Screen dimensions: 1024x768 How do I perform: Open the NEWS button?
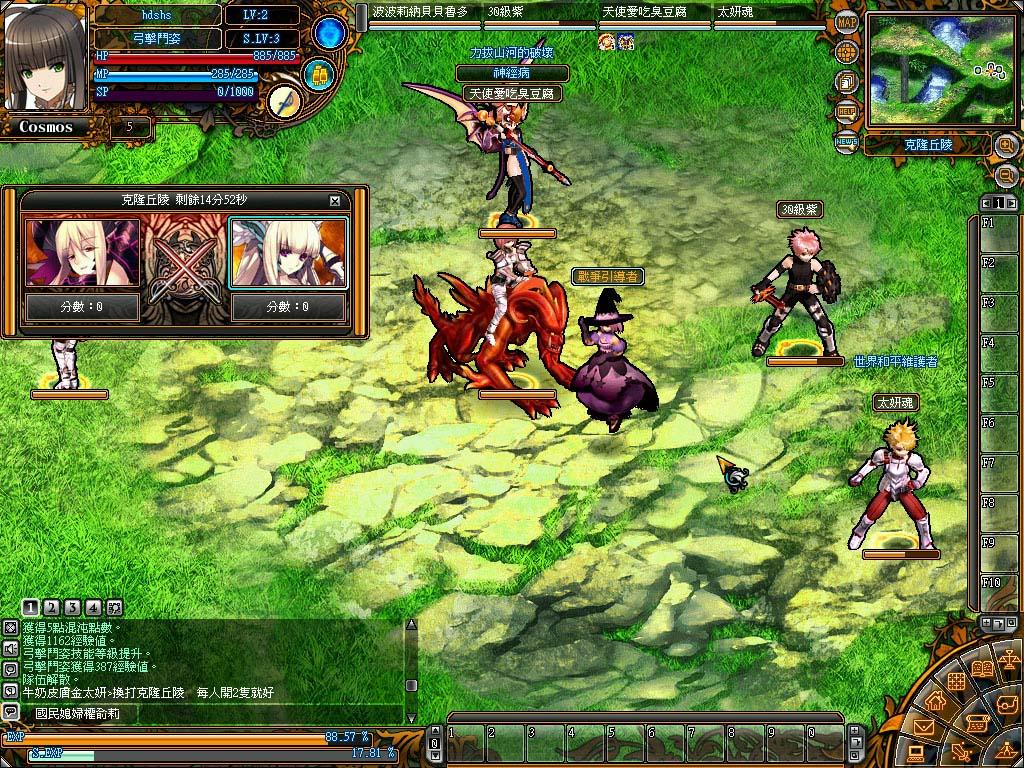(x=846, y=142)
